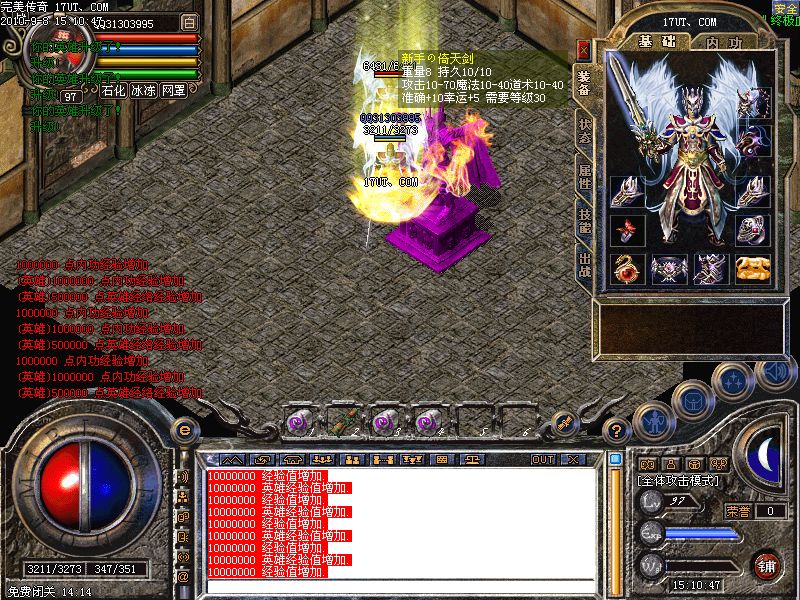This screenshot has height=600, width=800.
Task: Select the red swan charm slot
Action: point(628,268)
